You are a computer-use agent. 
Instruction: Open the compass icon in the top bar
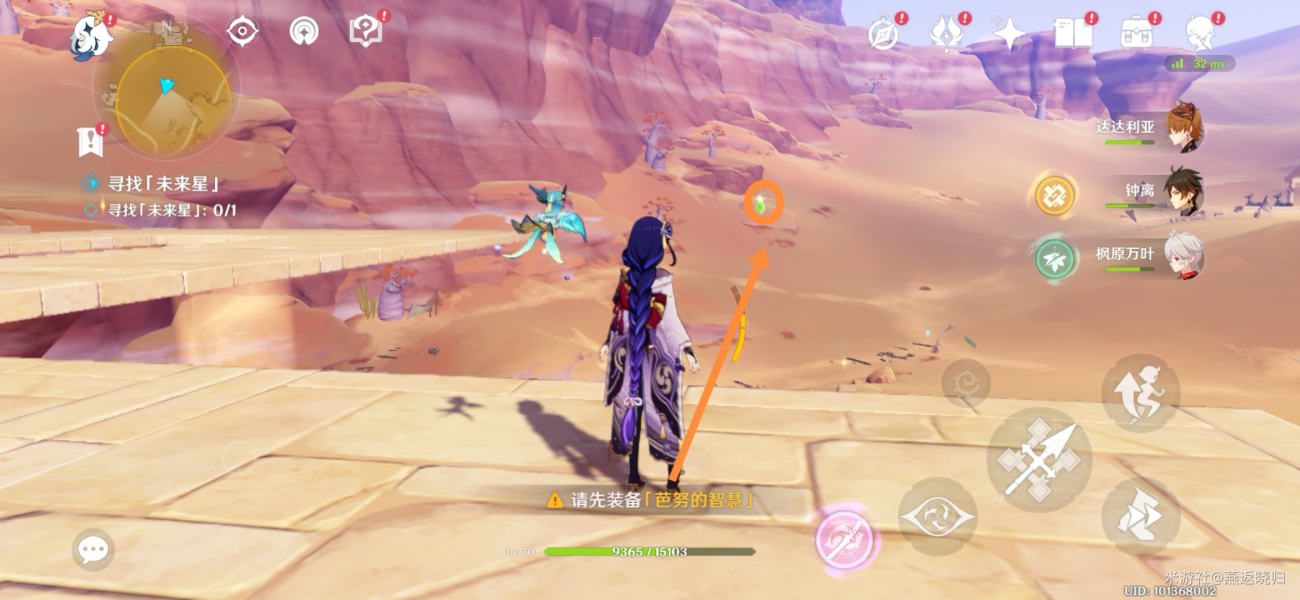coord(883,34)
